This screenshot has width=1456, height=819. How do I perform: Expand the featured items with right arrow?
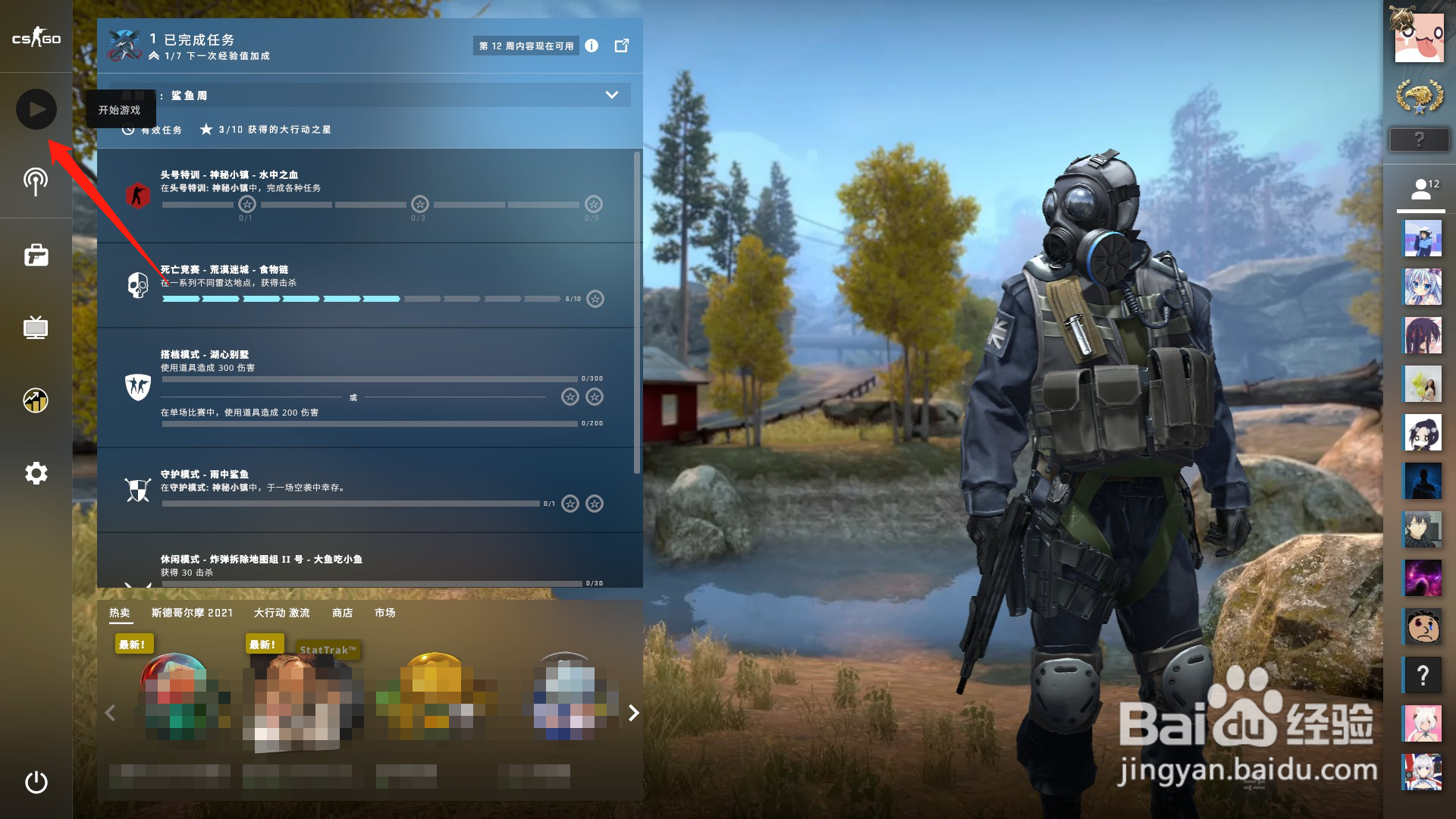click(632, 713)
